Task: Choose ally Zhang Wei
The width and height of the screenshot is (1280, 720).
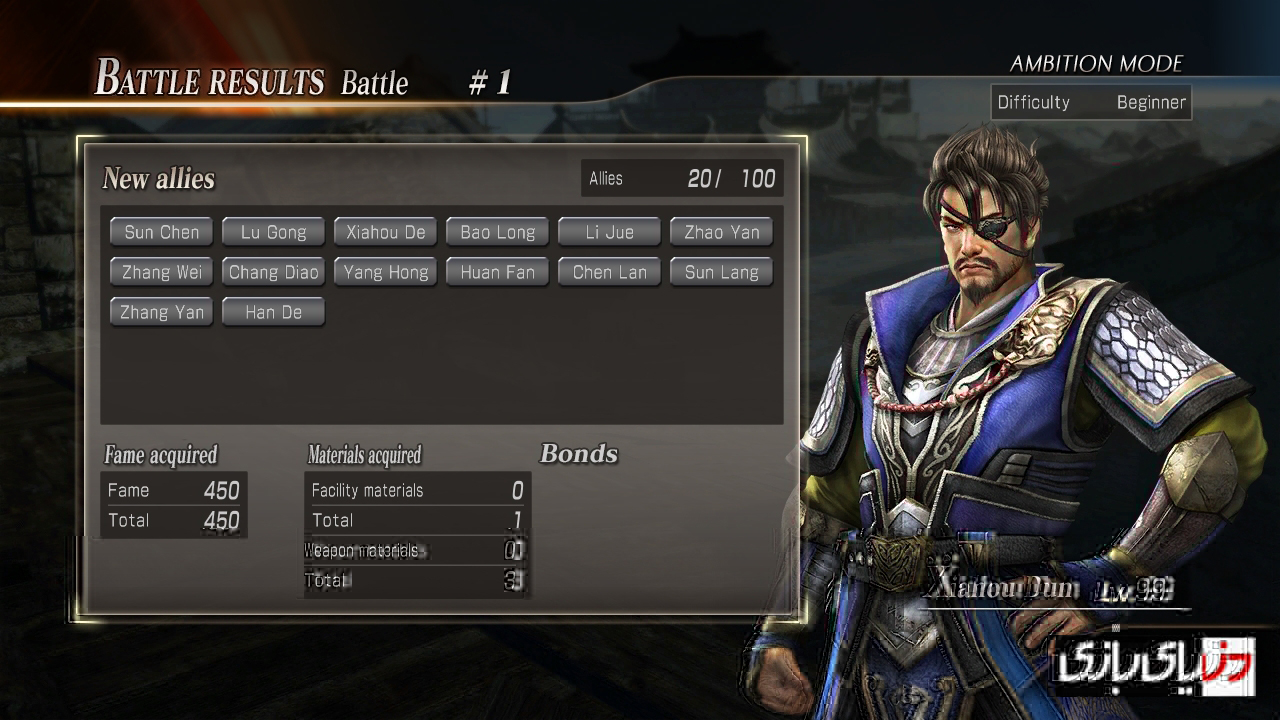Action: click(x=161, y=272)
